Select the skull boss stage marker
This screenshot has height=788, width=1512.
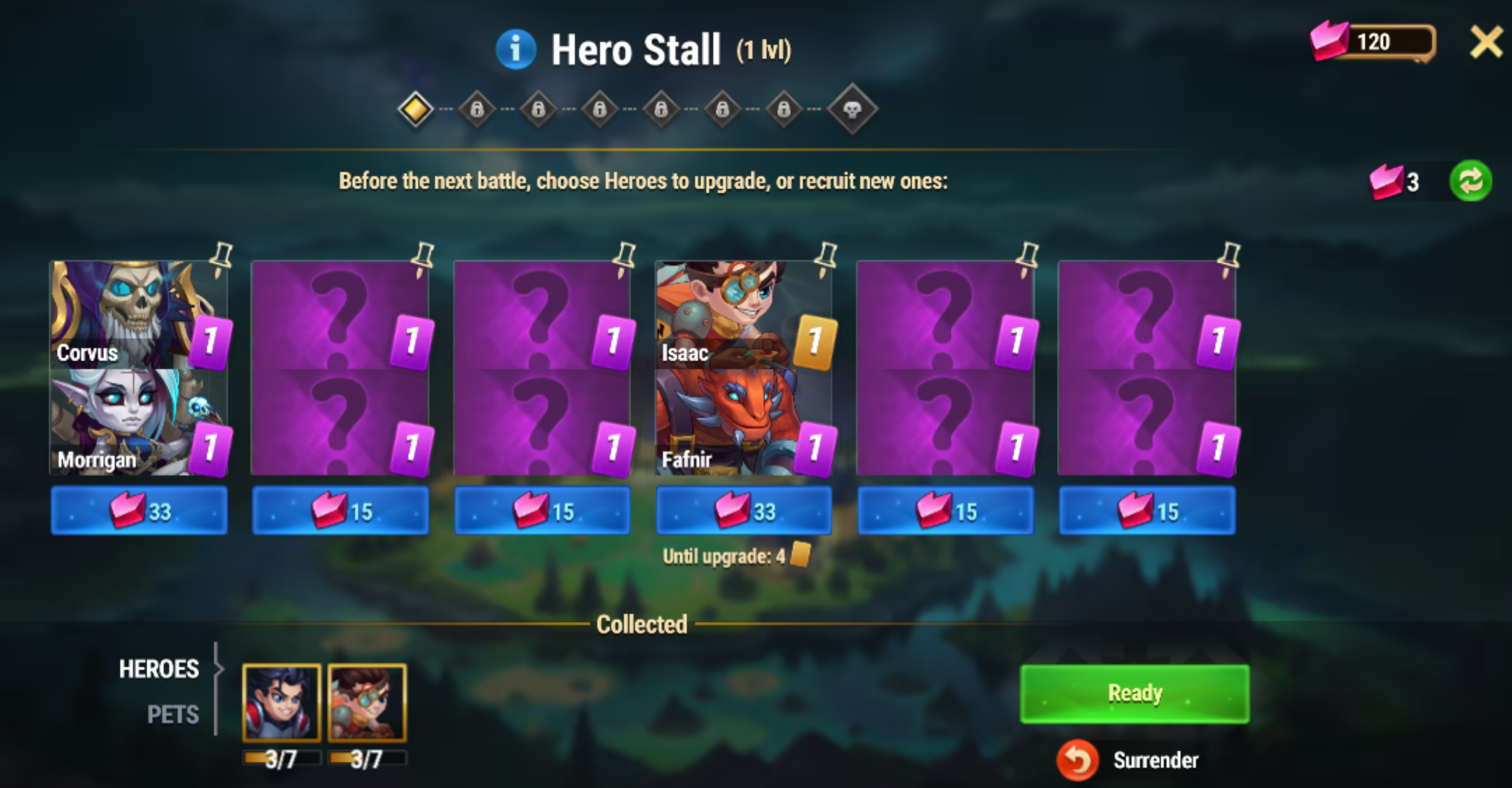click(852, 109)
